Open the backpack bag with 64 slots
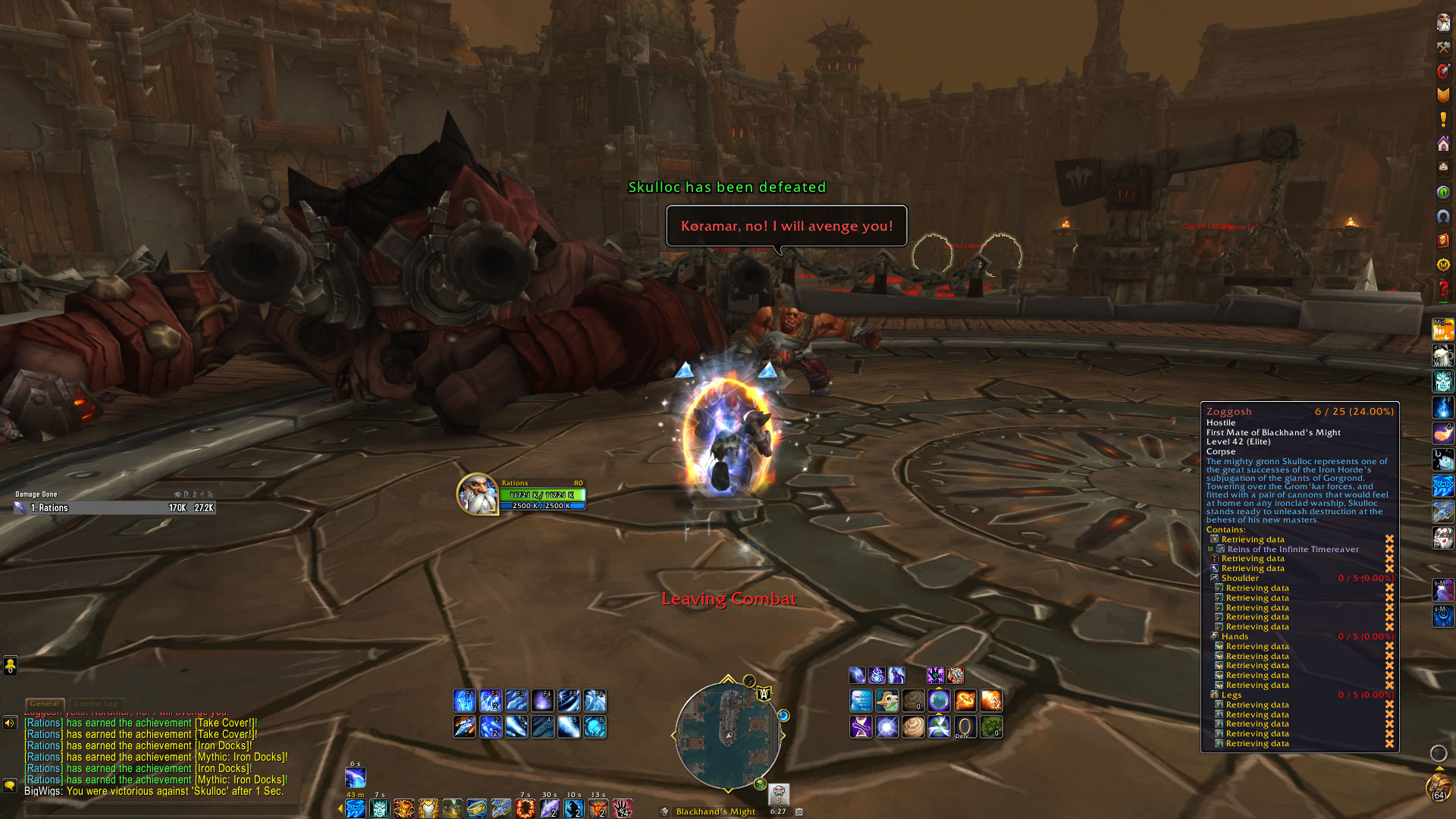This screenshot has height=819, width=1456. pos(1439,787)
